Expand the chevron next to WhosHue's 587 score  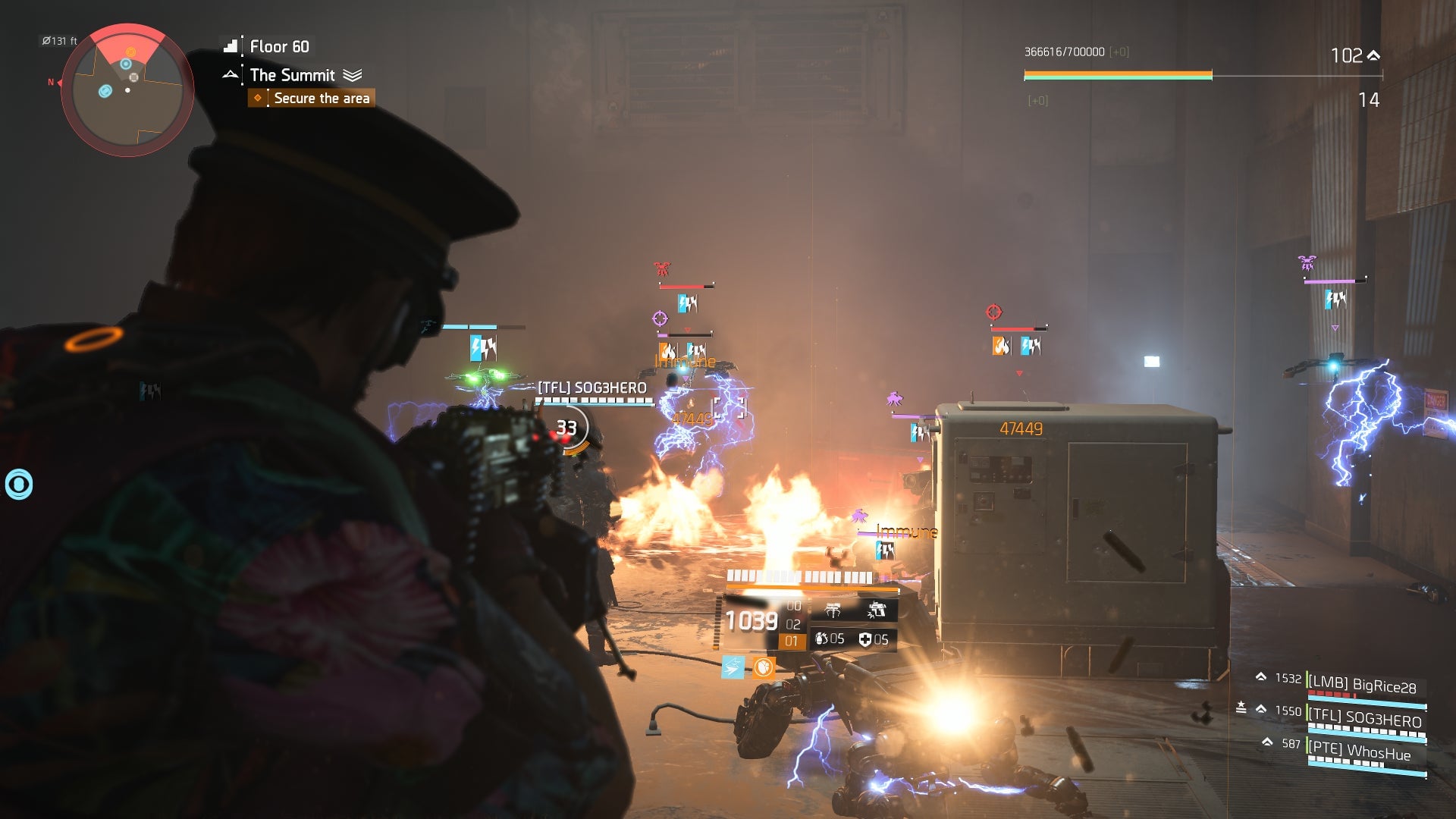pyautogui.click(x=1267, y=742)
